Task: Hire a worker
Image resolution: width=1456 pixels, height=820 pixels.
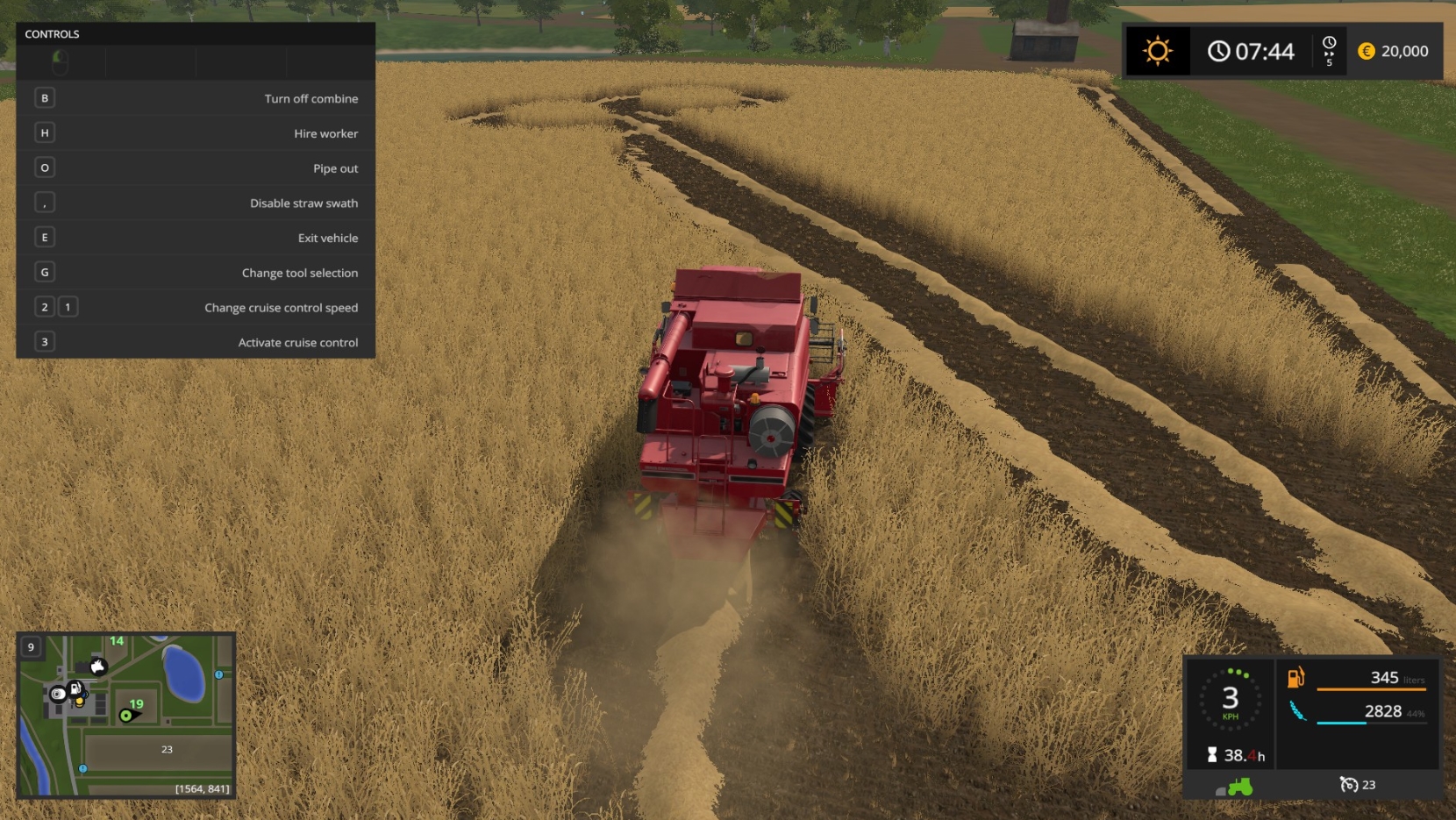Action: tap(196, 133)
